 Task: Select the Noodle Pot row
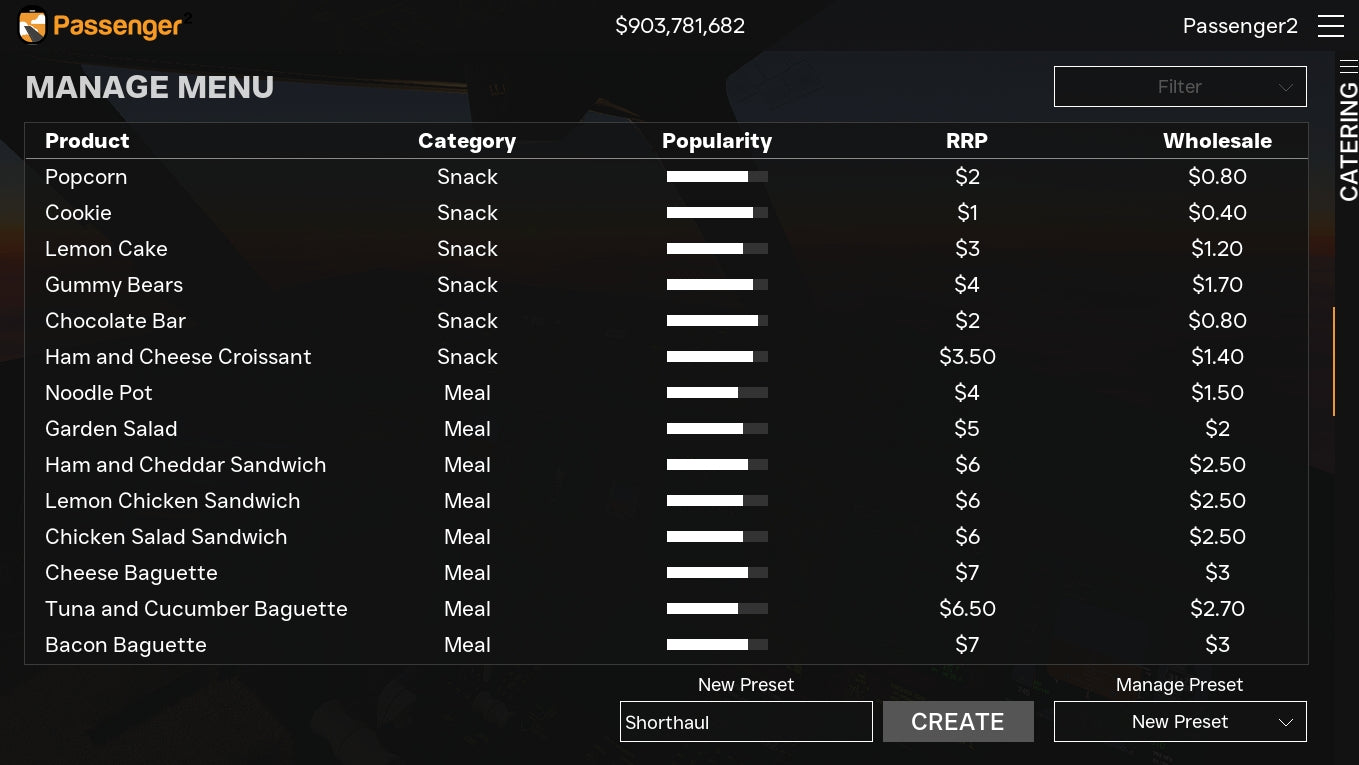coord(99,393)
